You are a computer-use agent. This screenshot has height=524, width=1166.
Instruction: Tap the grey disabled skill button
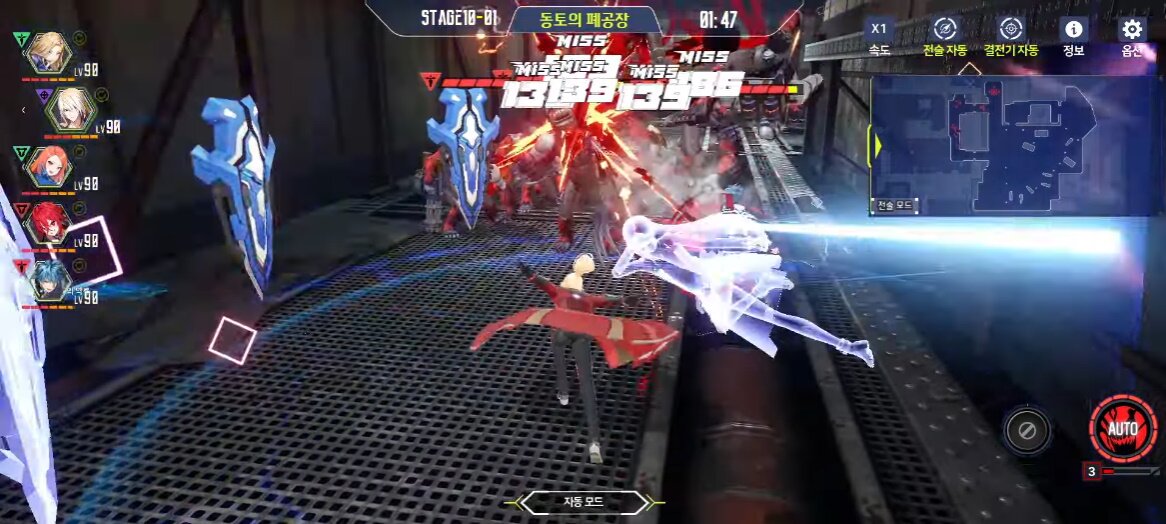[x=1026, y=431]
